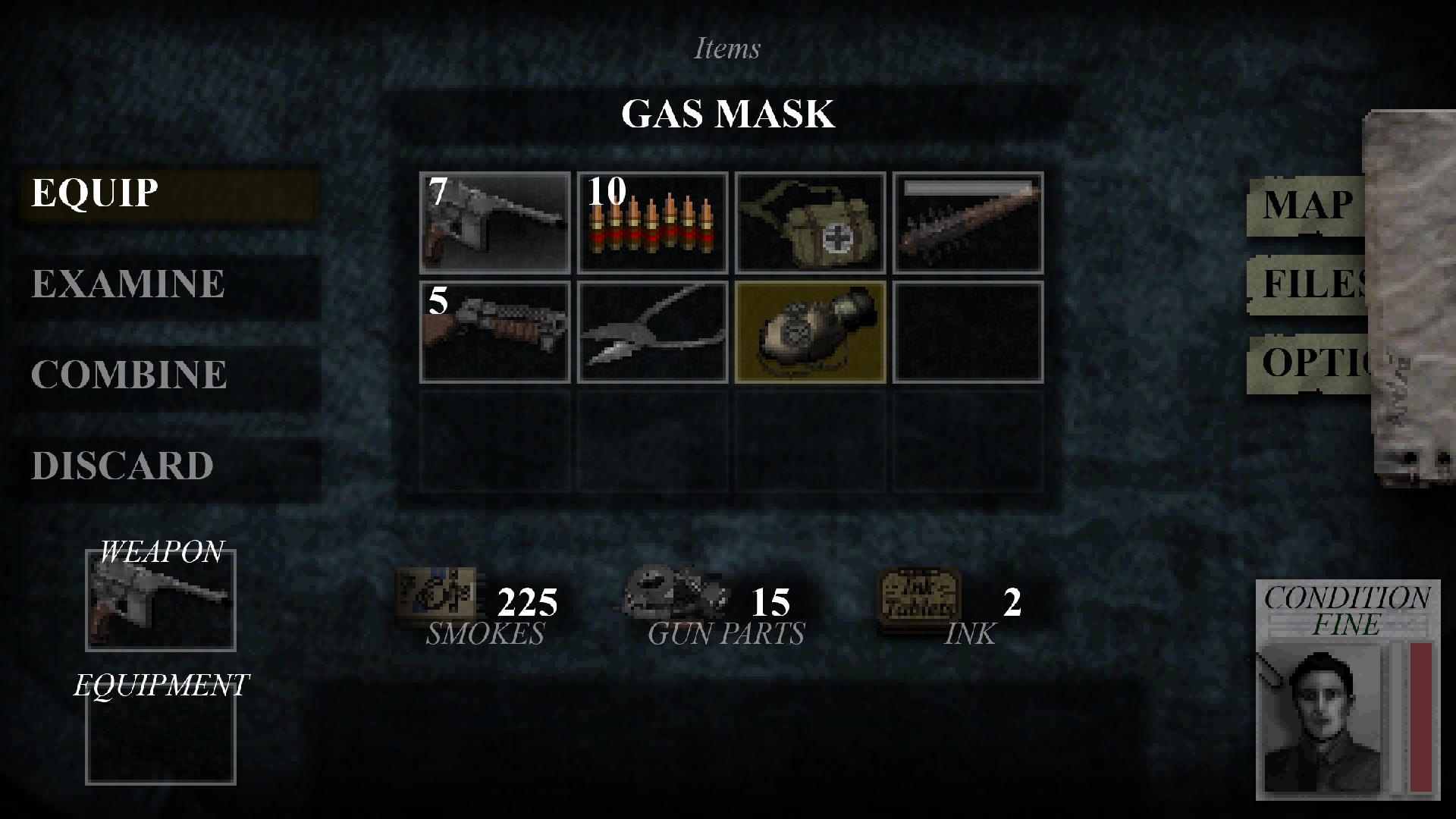Viewport: 1456px width, 819px height.
Task: Select the pliers item icon
Action: [652, 332]
